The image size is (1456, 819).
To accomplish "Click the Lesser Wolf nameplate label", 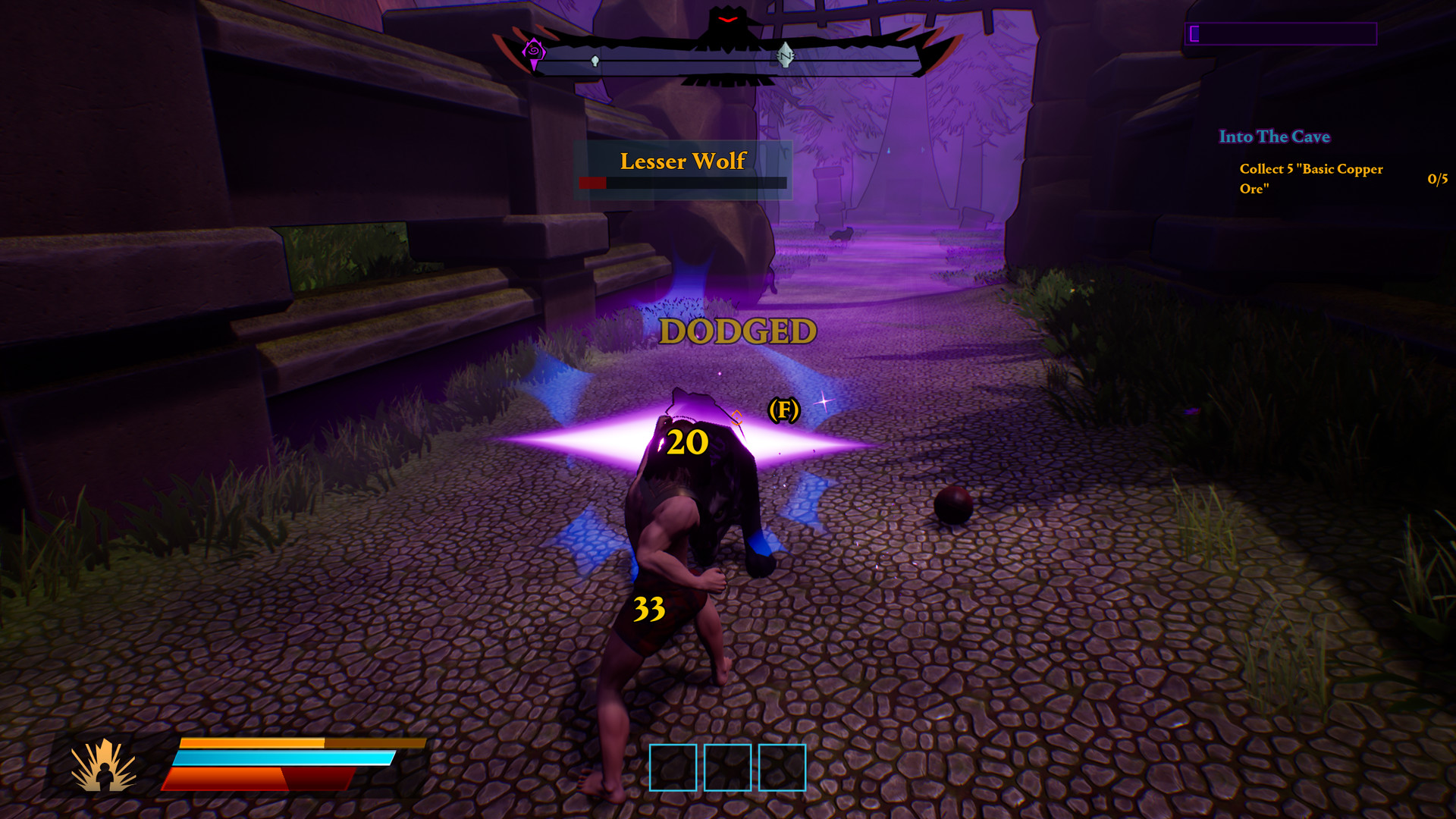I will pyautogui.click(x=682, y=162).
